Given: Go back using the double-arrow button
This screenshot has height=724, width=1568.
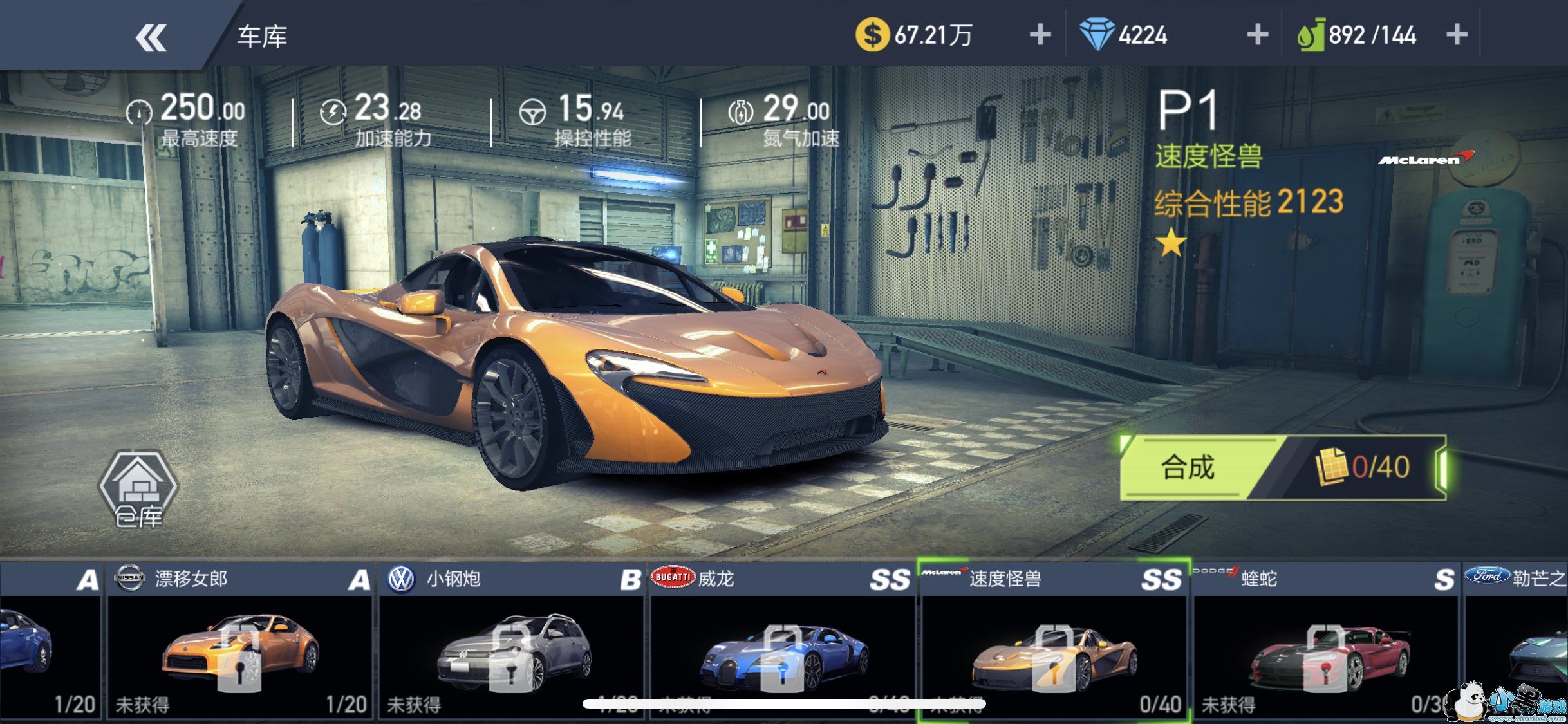Looking at the screenshot, I should pyautogui.click(x=151, y=37).
